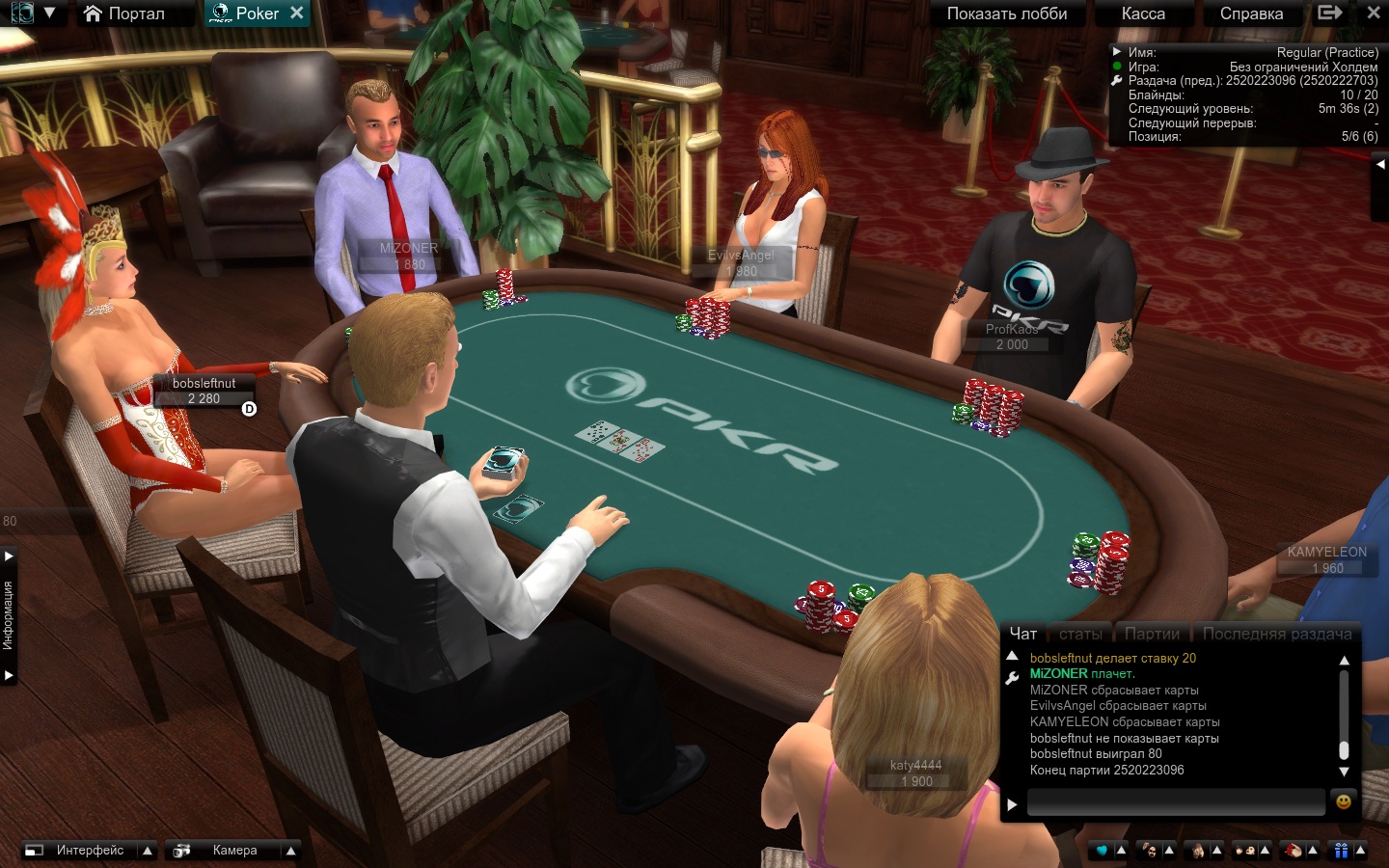Click the Показать лобби button
1389x868 pixels.
click(x=1006, y=14)
